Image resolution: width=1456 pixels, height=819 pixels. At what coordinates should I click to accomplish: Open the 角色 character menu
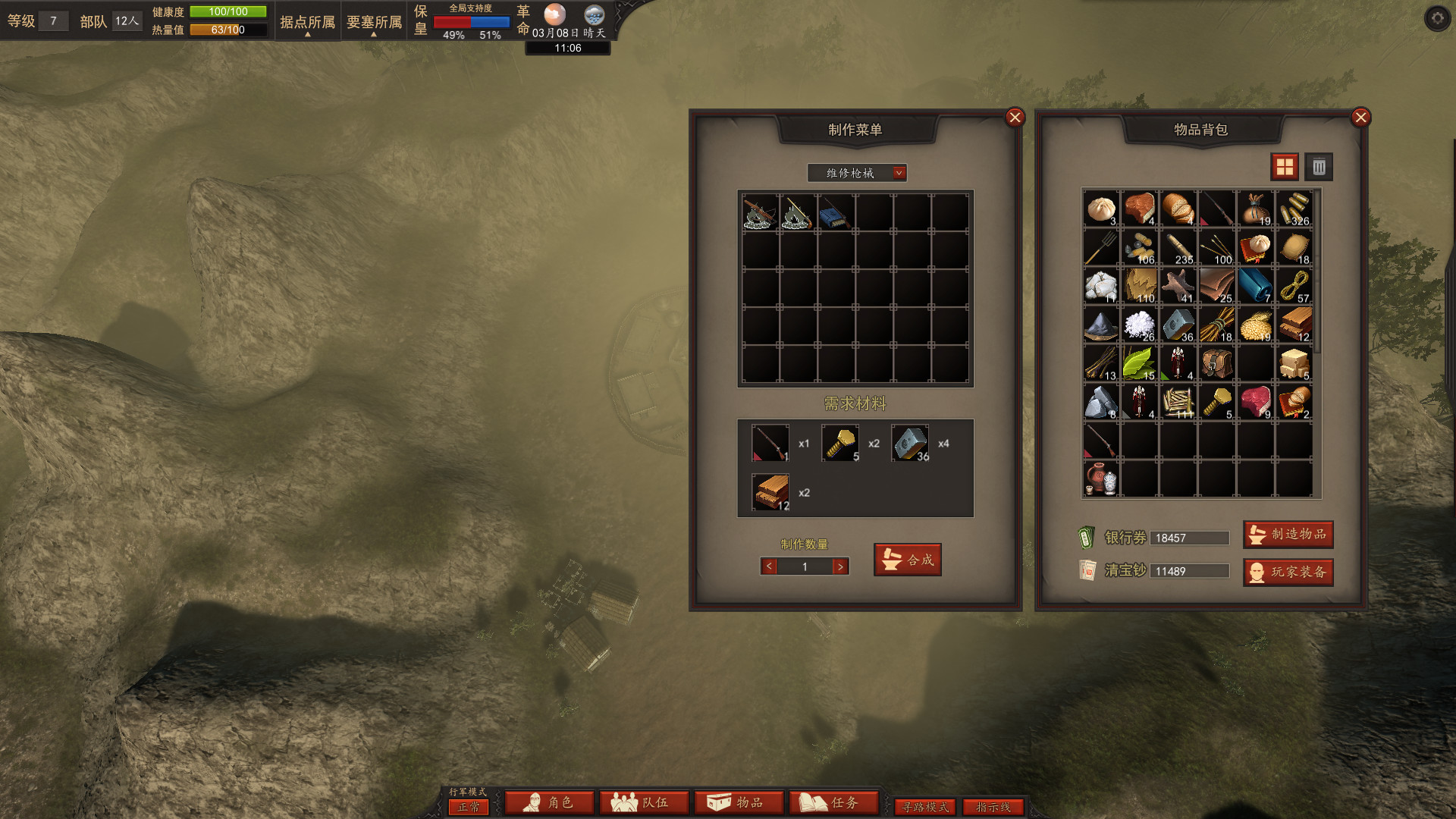(549, 802)
